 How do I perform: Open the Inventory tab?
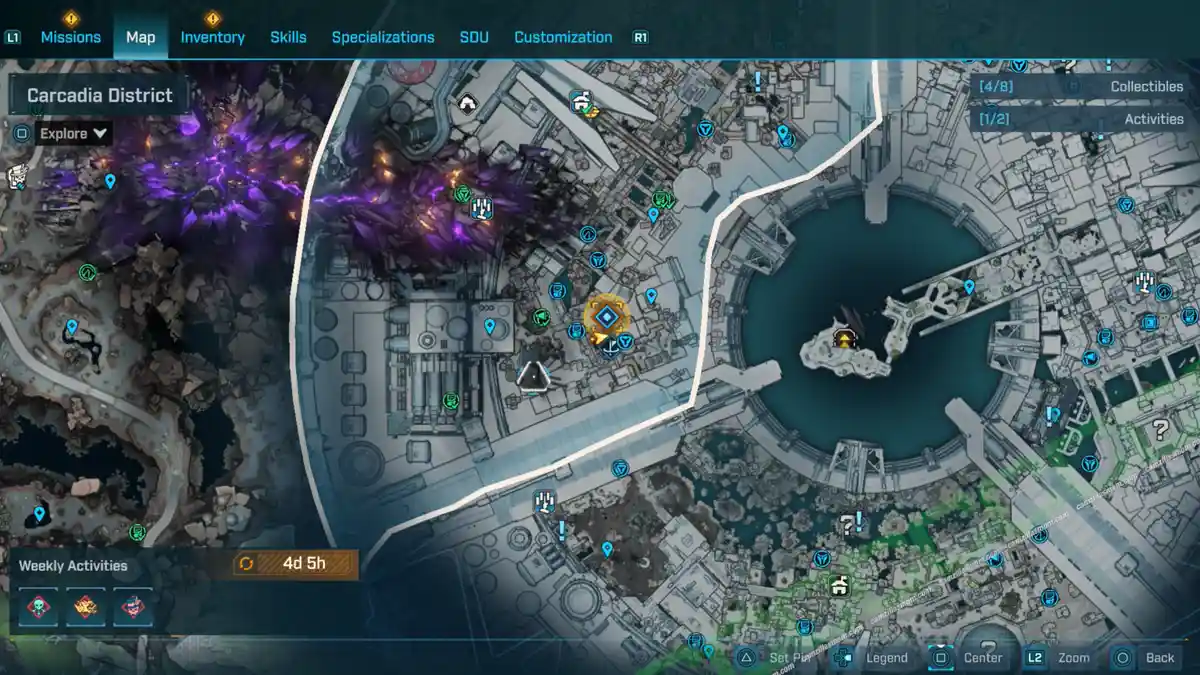pos(212,37)
